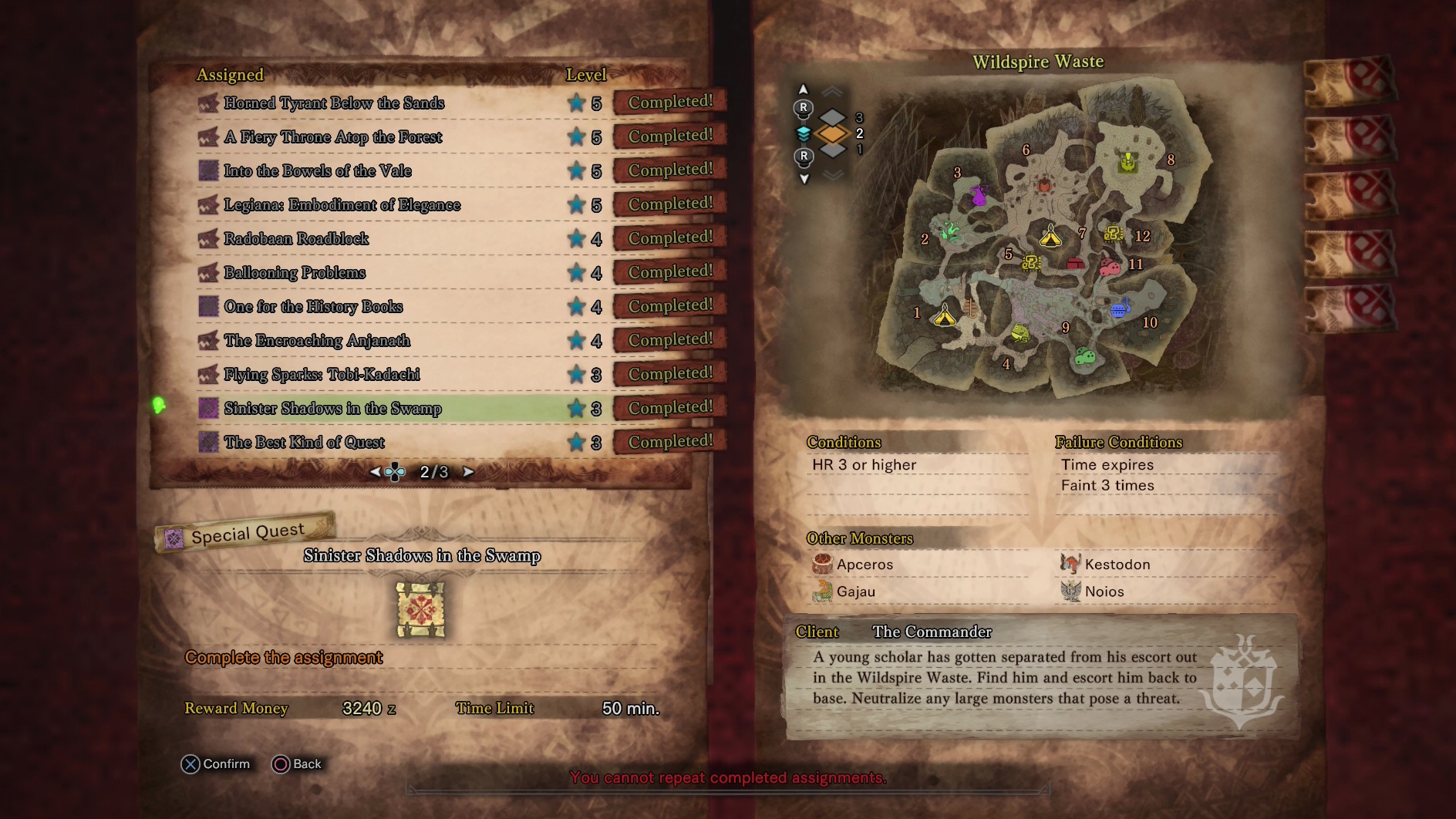Image resolution: width=1456 pixels, height=819 pixels.
Task: Select the Horned Tyrant Below the Sands quest
Action: [x=334, y=103]
